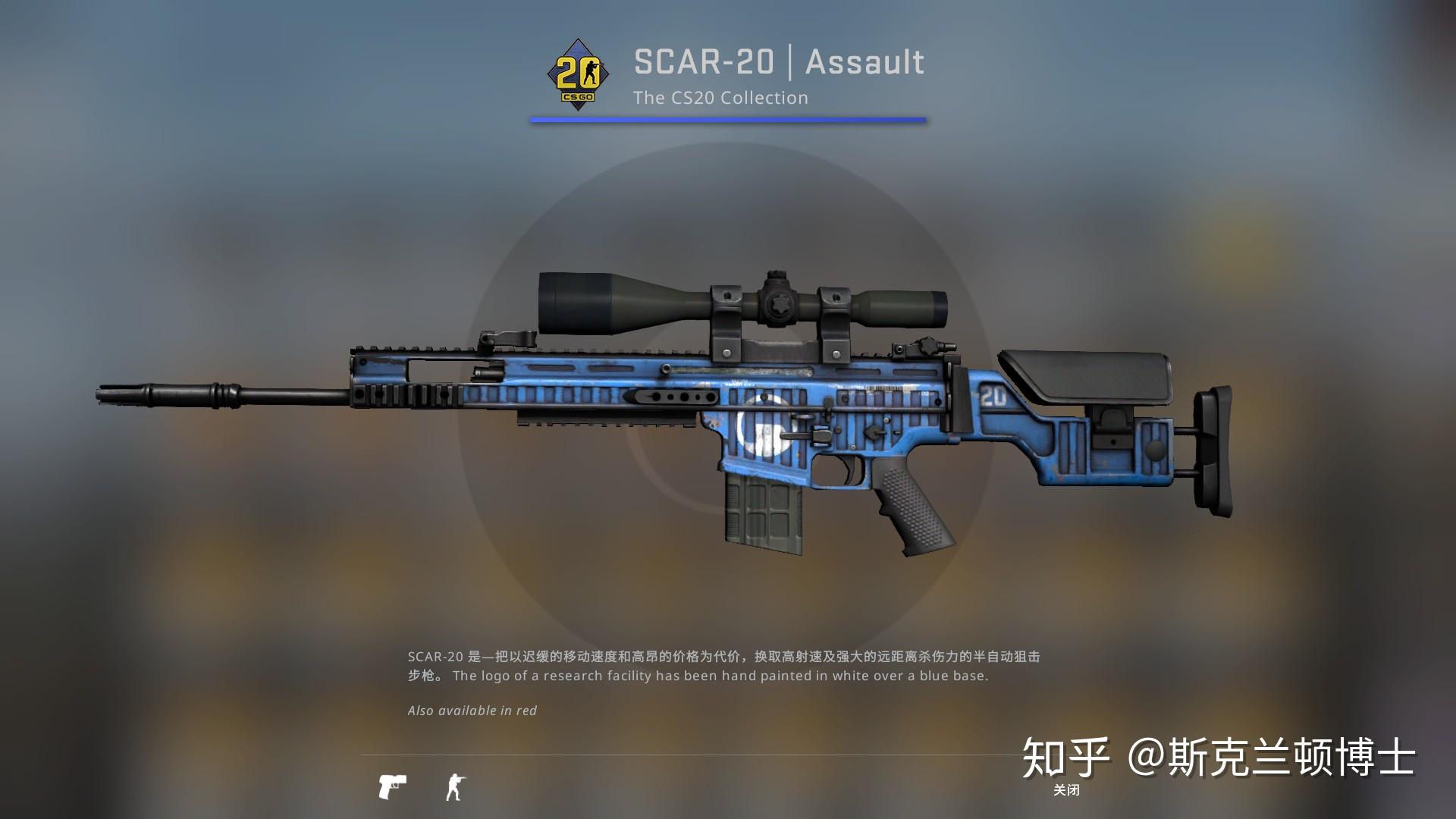Image resolution: width=1456 pixels, height=819 pixels.
Task: Click the Also available in red text
Action: (471, 711)
